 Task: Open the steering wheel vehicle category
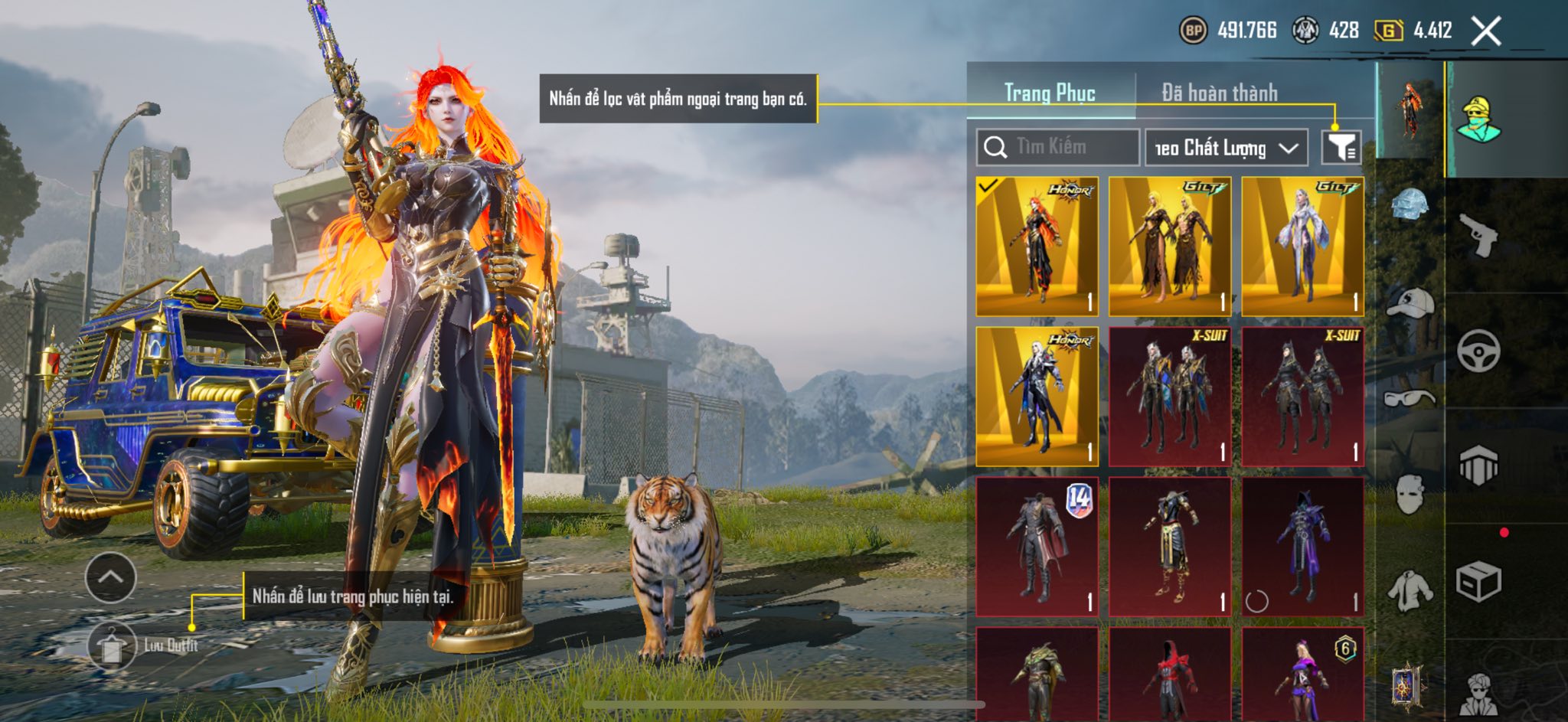[1478, 351]
